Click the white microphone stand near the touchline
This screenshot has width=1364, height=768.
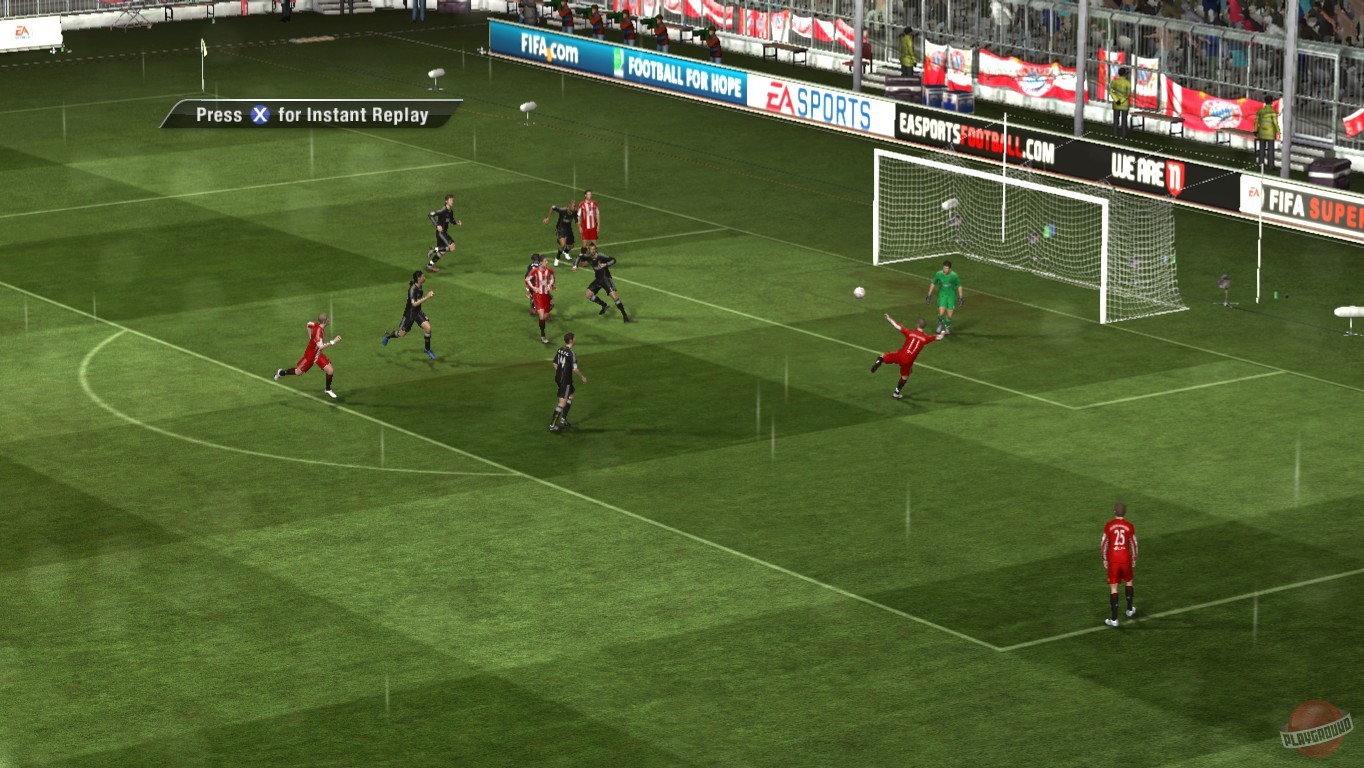click(x=435, y=75)
